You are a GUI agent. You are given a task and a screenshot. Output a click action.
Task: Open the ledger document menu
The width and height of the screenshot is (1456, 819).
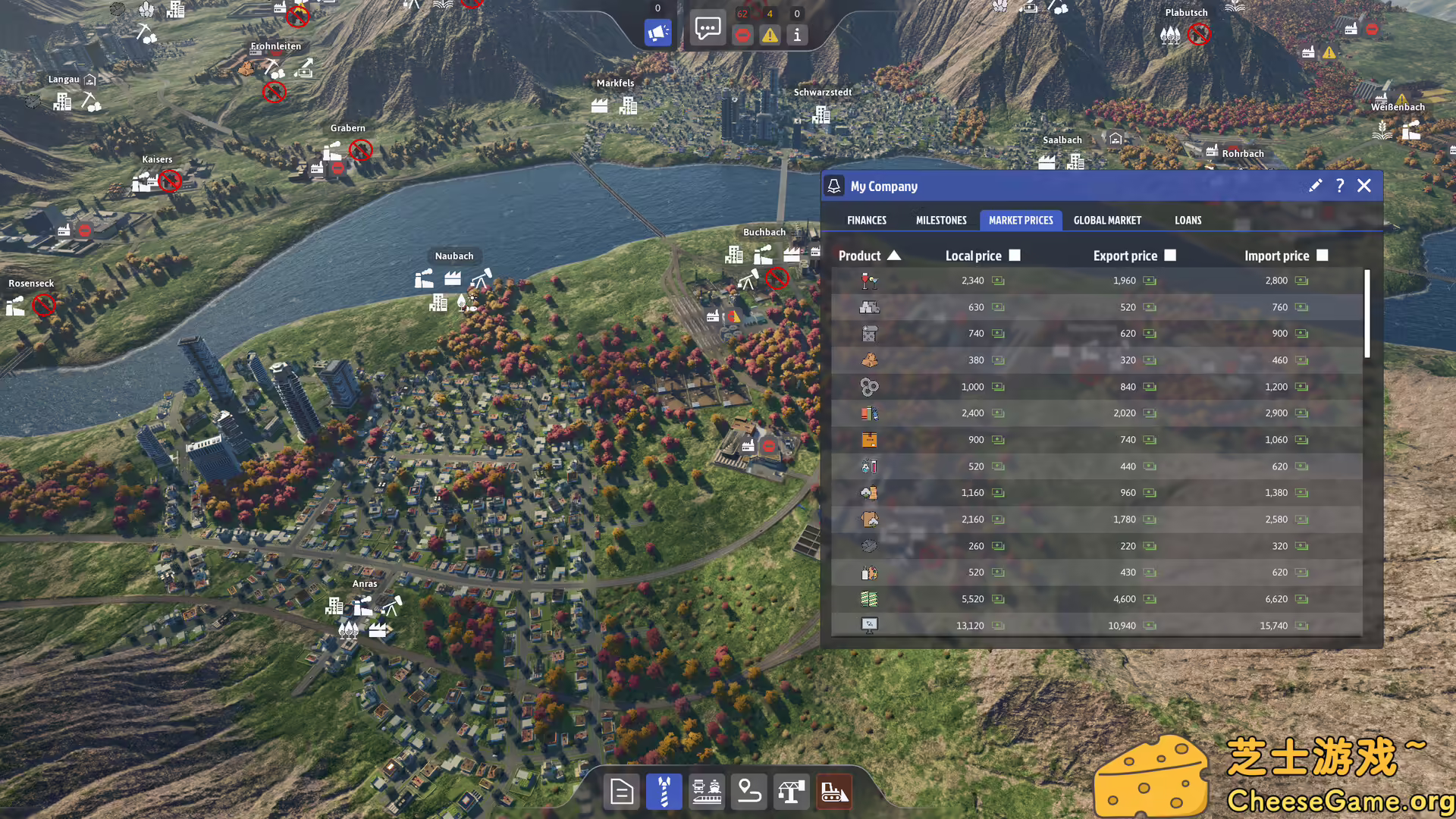[621, 791]
